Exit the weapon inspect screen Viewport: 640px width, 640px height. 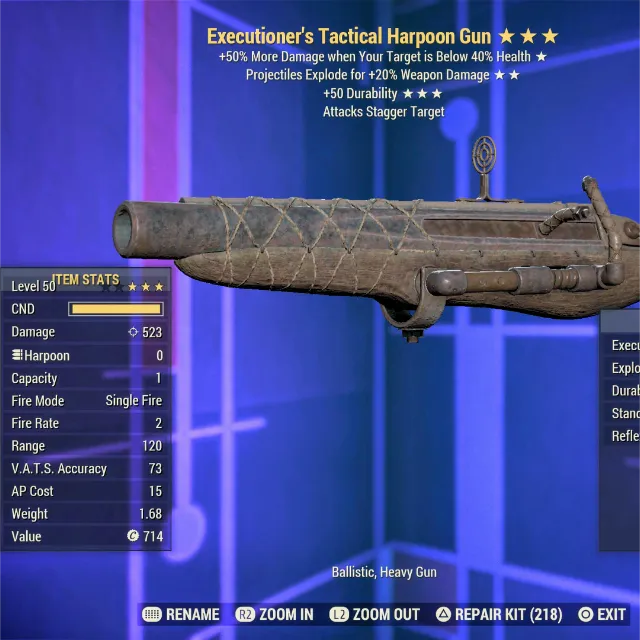(x=600, y=614)
